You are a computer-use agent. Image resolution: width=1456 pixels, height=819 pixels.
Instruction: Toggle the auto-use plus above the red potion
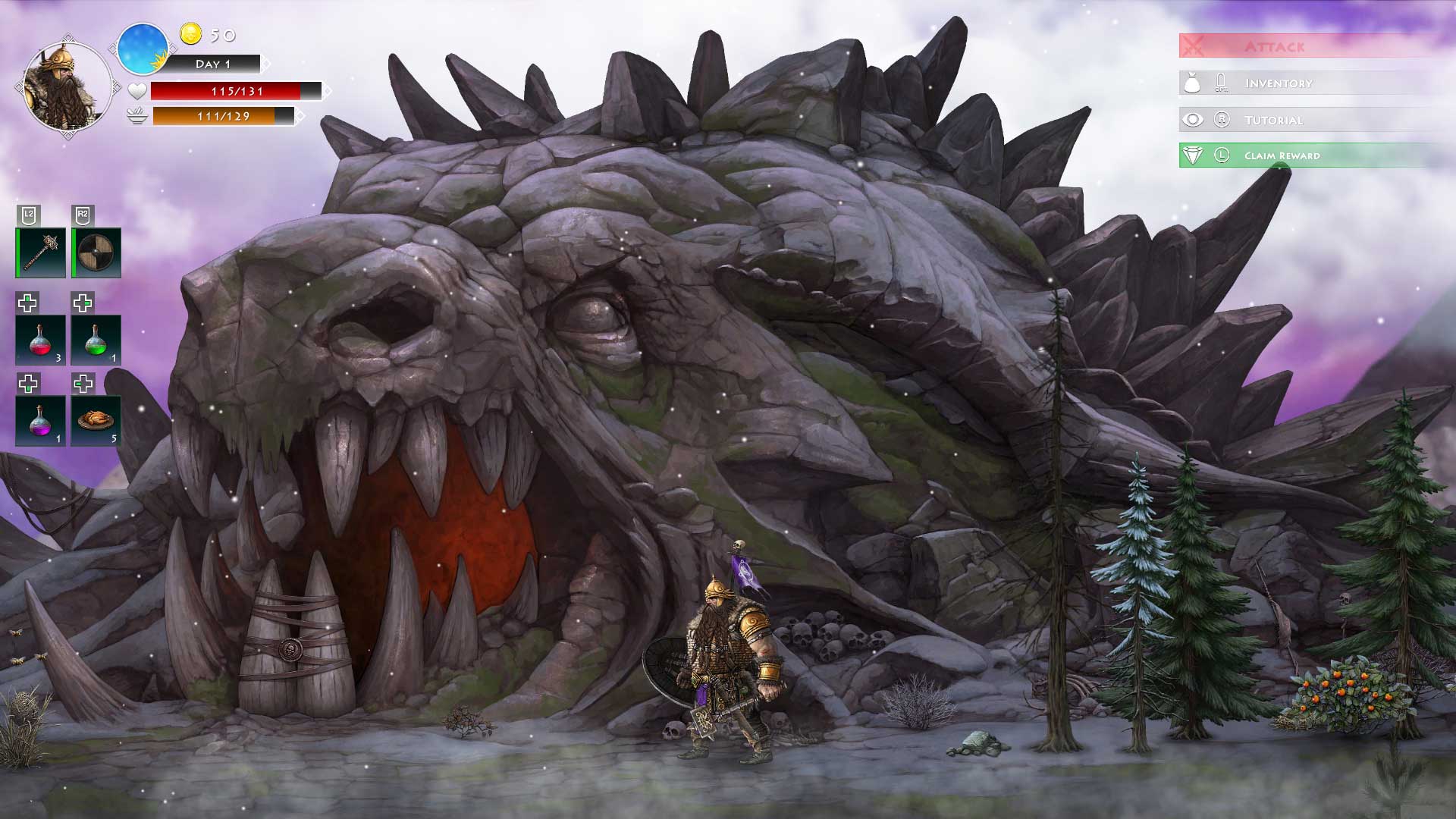coord(28,303)
